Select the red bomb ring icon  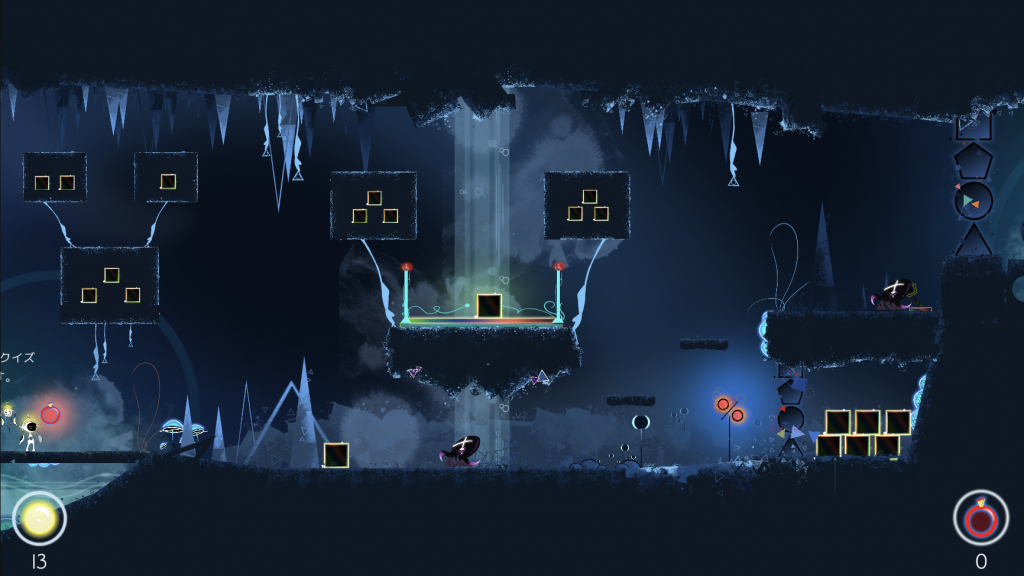(980, 517)
